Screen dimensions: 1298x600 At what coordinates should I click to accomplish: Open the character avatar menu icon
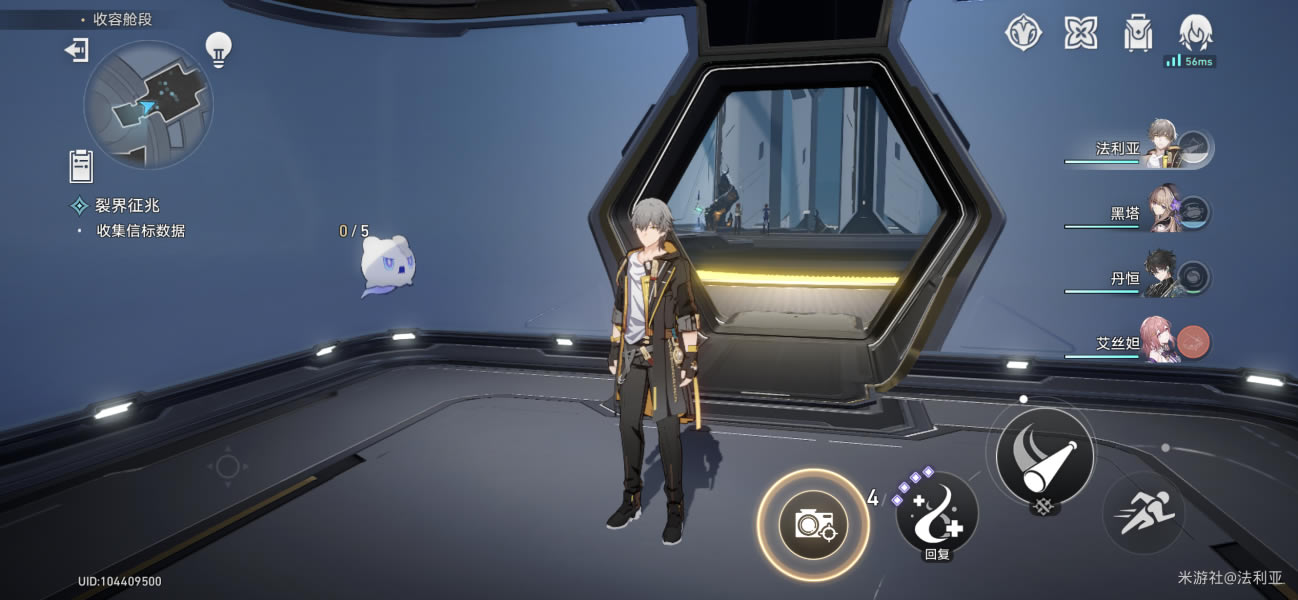(x=1195, y=33)
